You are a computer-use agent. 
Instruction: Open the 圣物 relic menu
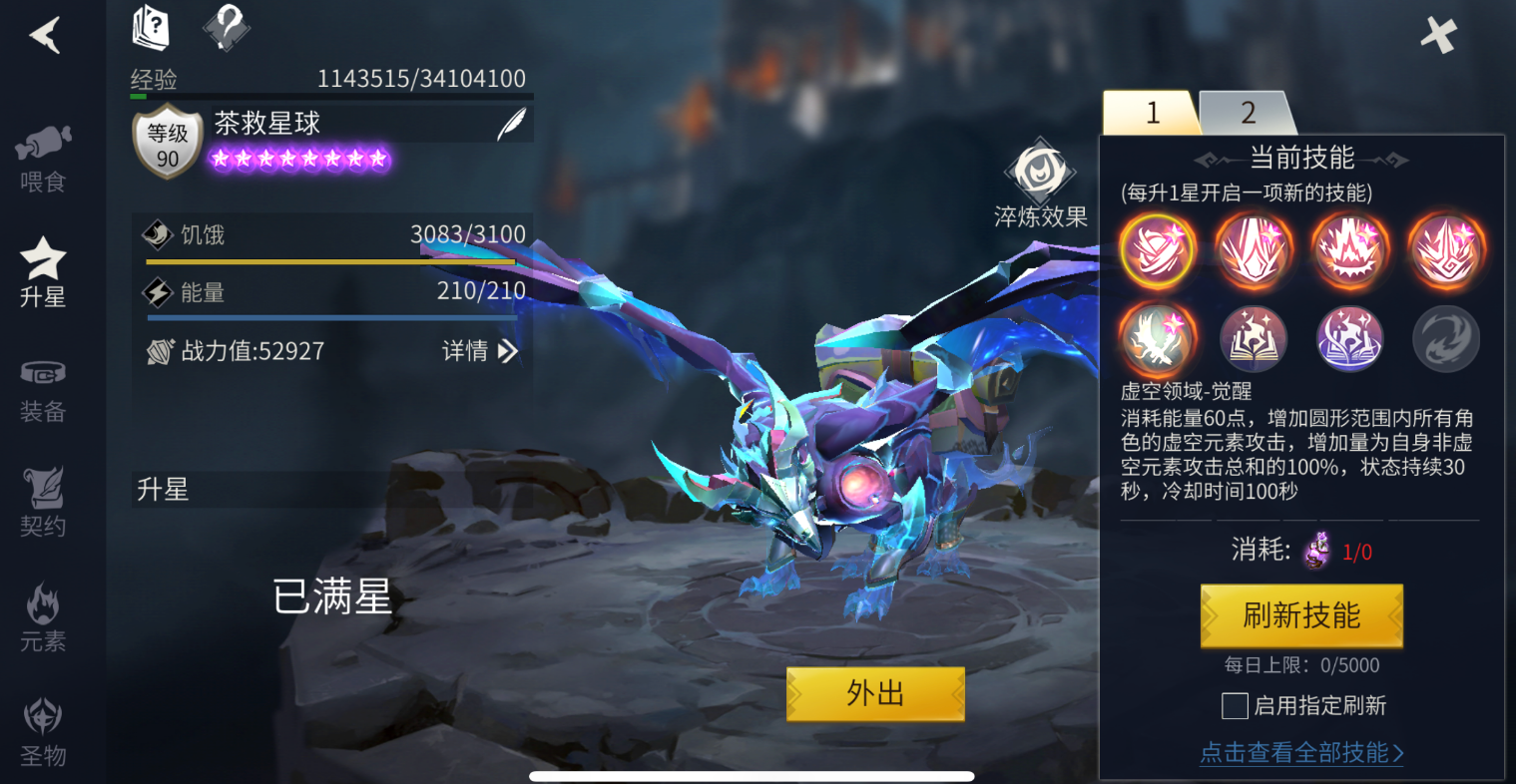click(x=43, y=732)
